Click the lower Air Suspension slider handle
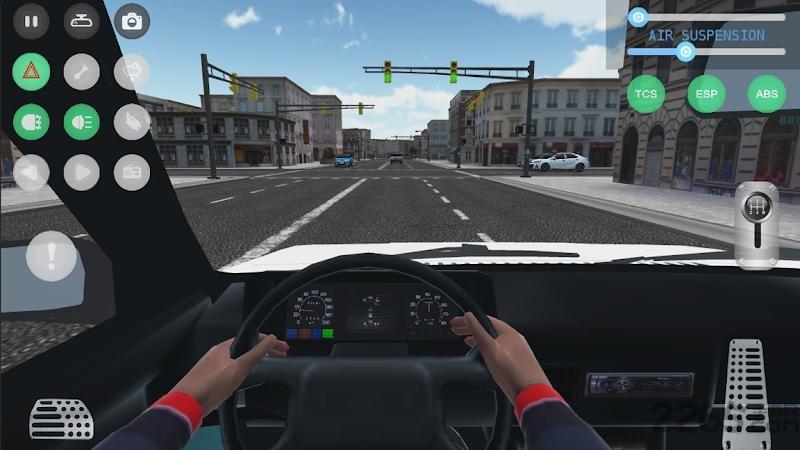Viewport: 800px width, 450px height. [x=685, y=52]
